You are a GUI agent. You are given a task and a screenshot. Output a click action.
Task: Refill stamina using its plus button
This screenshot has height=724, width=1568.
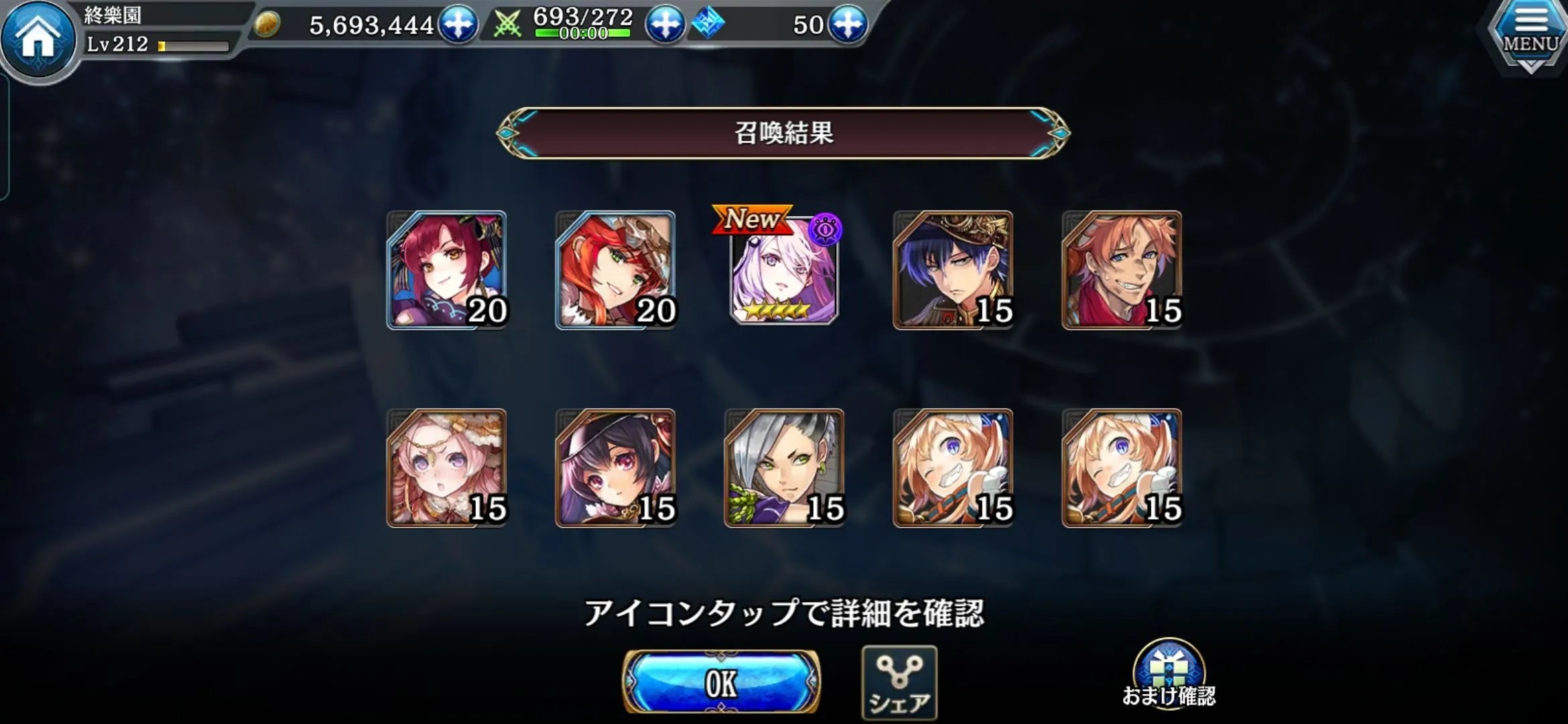(x=665, y=24)
